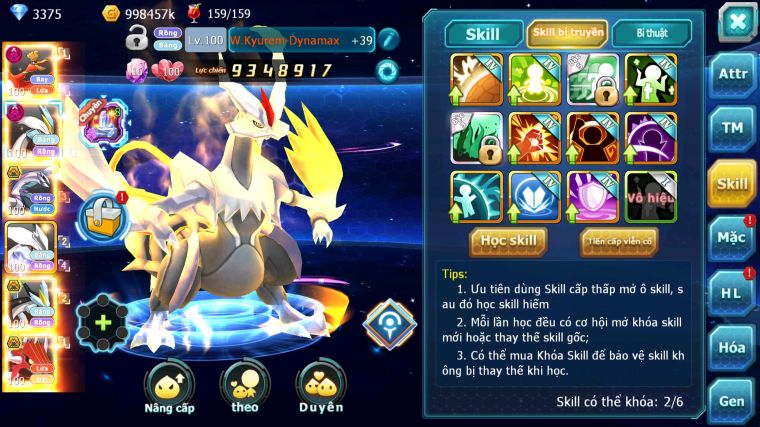Image resolution: width=760 pixels, height=427 pixels.
Task: Switch to the Skill bí truyền tab
Action: (x=567, y=33)
